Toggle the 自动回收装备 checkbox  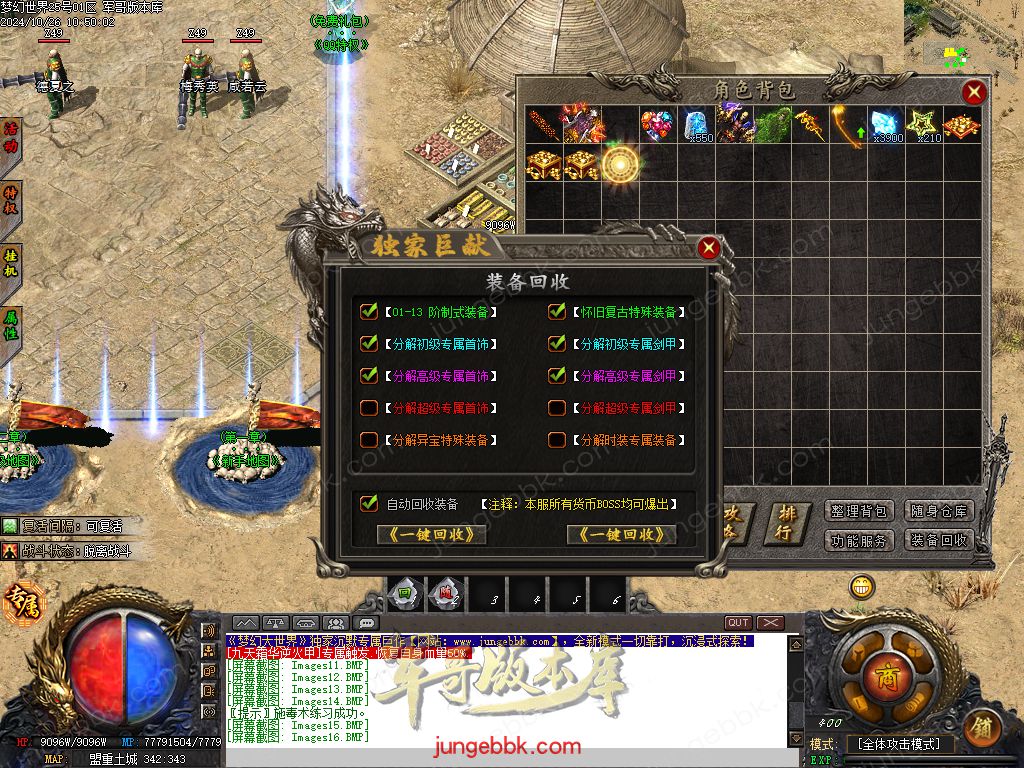[369, 504]
